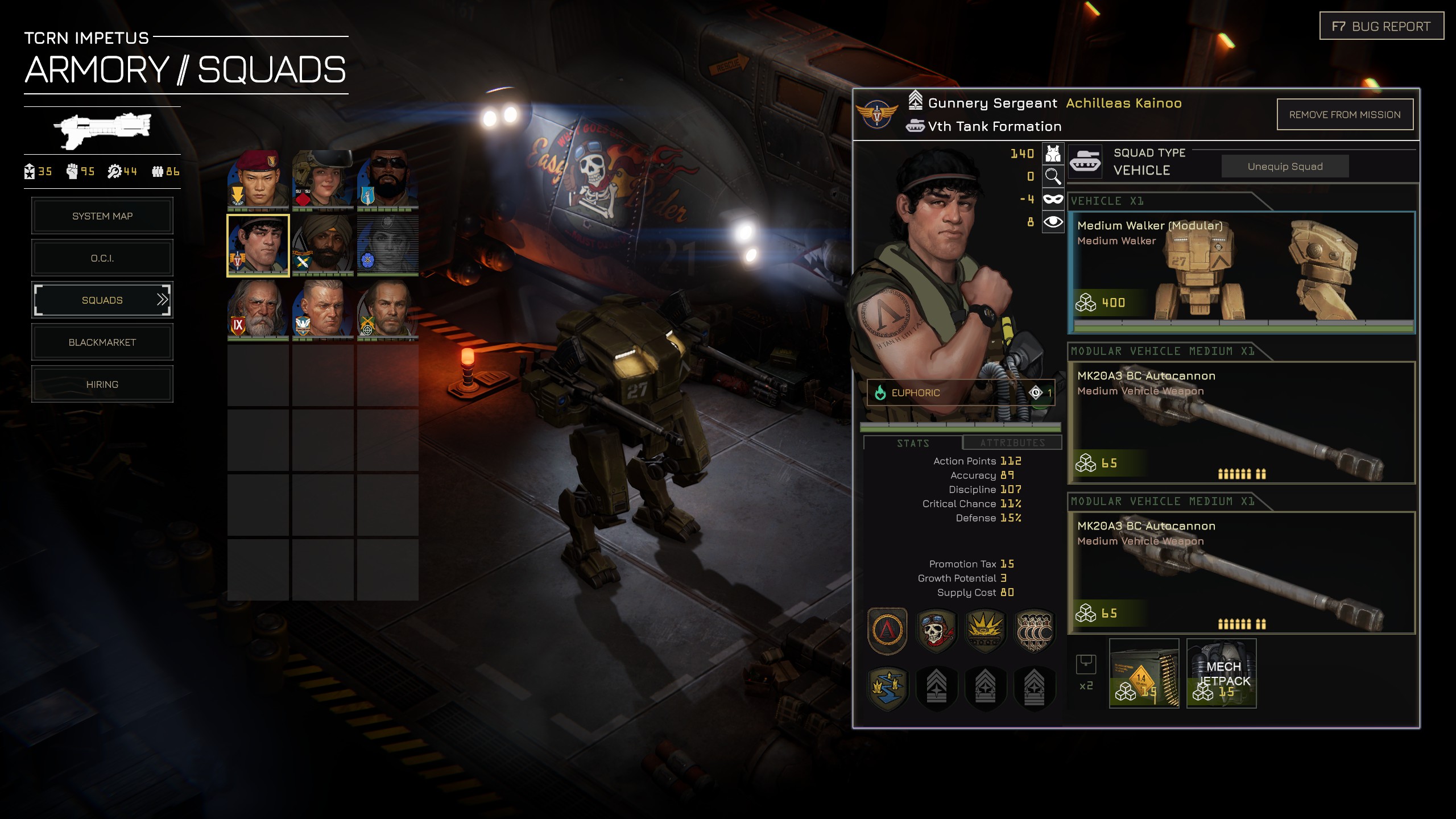Remove Achilleas Kainoo from mission
This screenshot has width=1456, height=819.
point(1345,115)
